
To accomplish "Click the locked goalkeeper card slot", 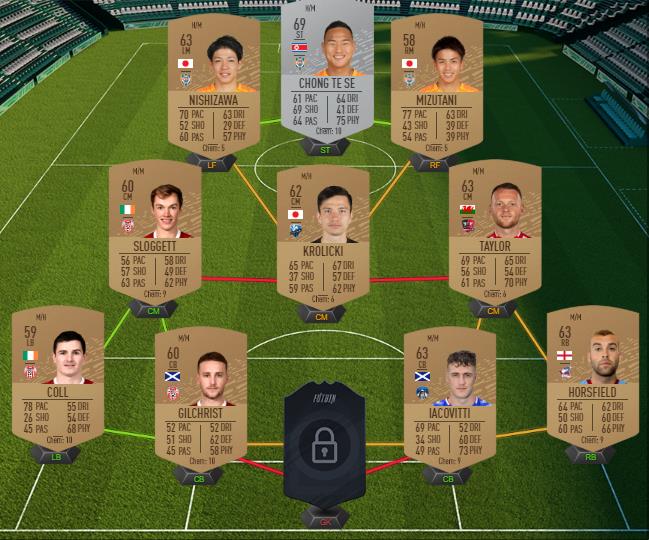I will 324,445.
